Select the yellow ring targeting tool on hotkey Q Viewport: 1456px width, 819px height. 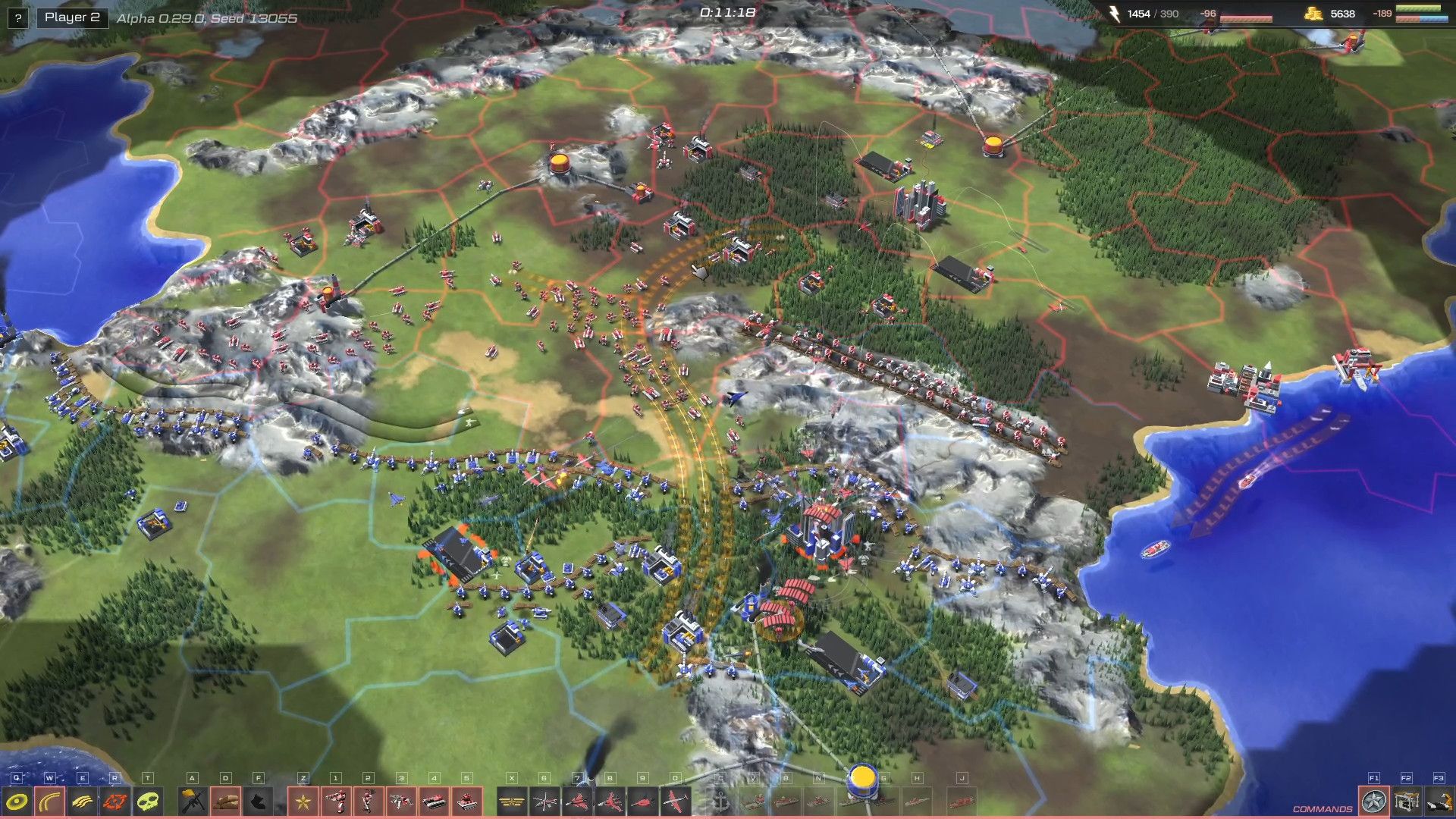17,801
